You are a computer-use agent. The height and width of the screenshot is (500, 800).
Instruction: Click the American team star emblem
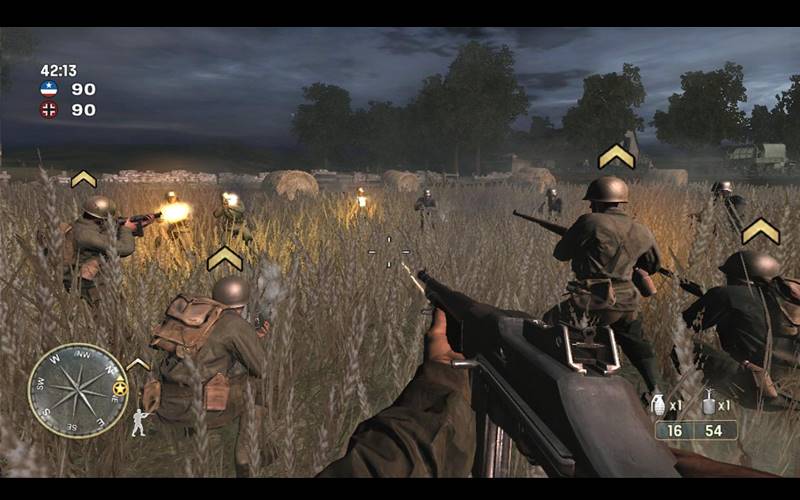tap(49, 89)
